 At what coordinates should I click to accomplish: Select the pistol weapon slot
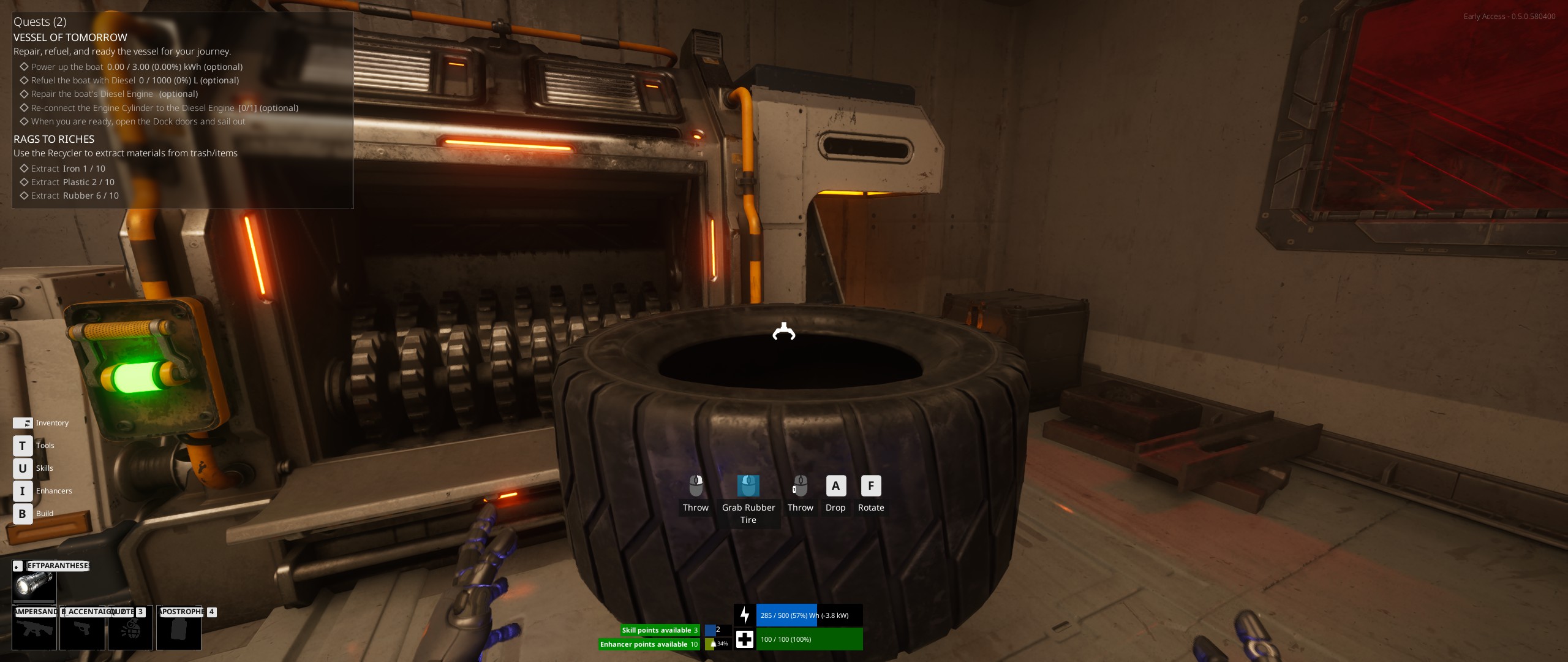tap(82, 628)
